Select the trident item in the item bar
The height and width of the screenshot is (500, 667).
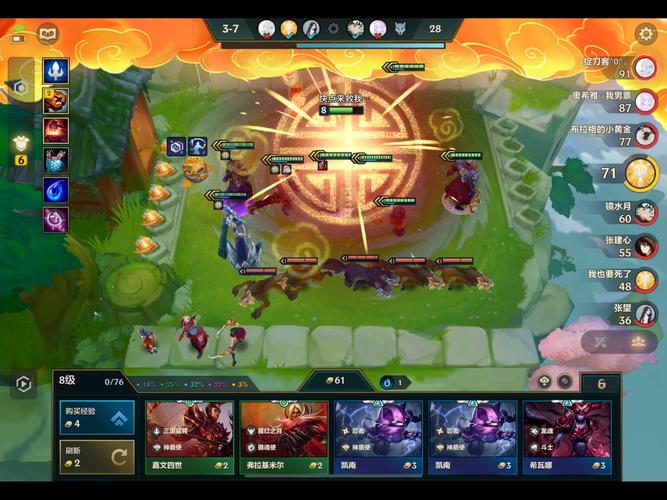click(x=55, y=72)
